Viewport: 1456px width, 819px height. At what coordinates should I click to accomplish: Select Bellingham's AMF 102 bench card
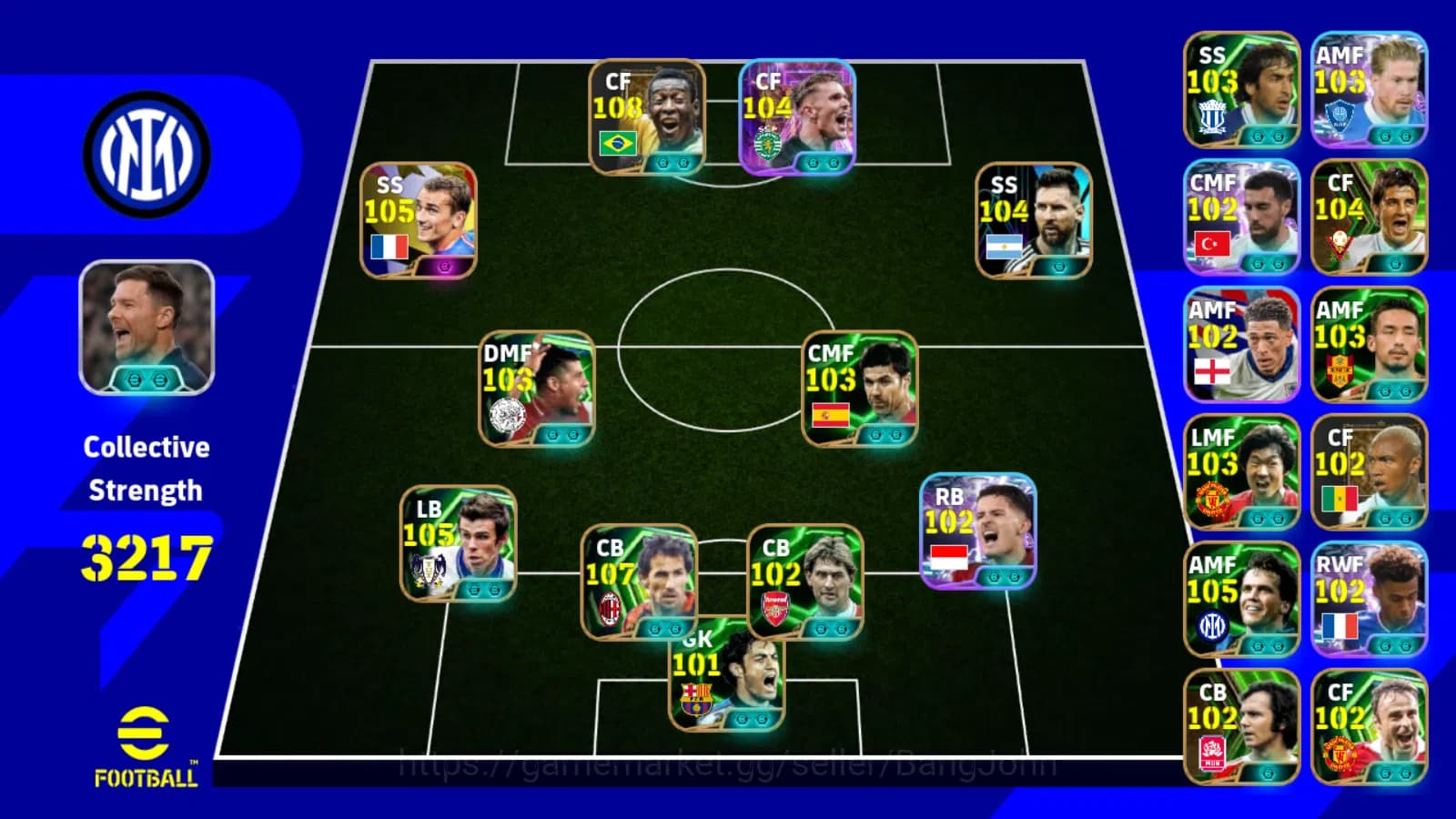tap(1242, 341)
